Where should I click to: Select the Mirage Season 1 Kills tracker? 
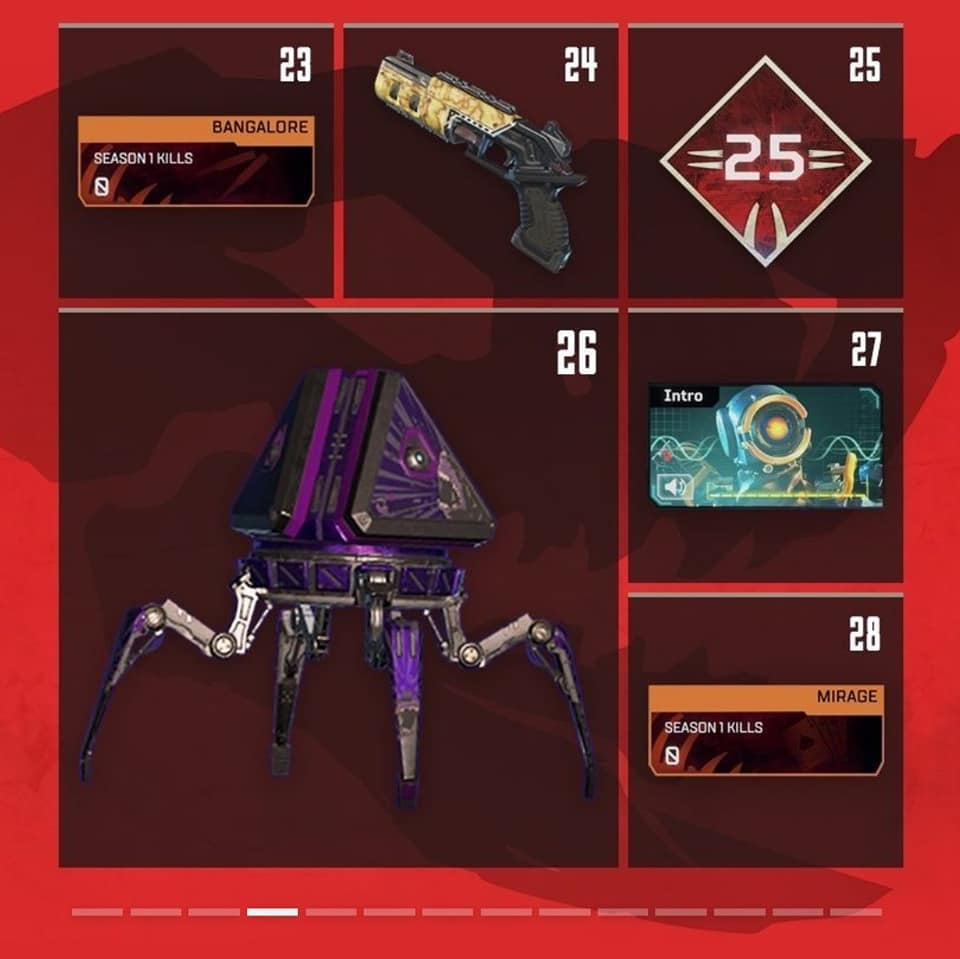coord(766,729)
